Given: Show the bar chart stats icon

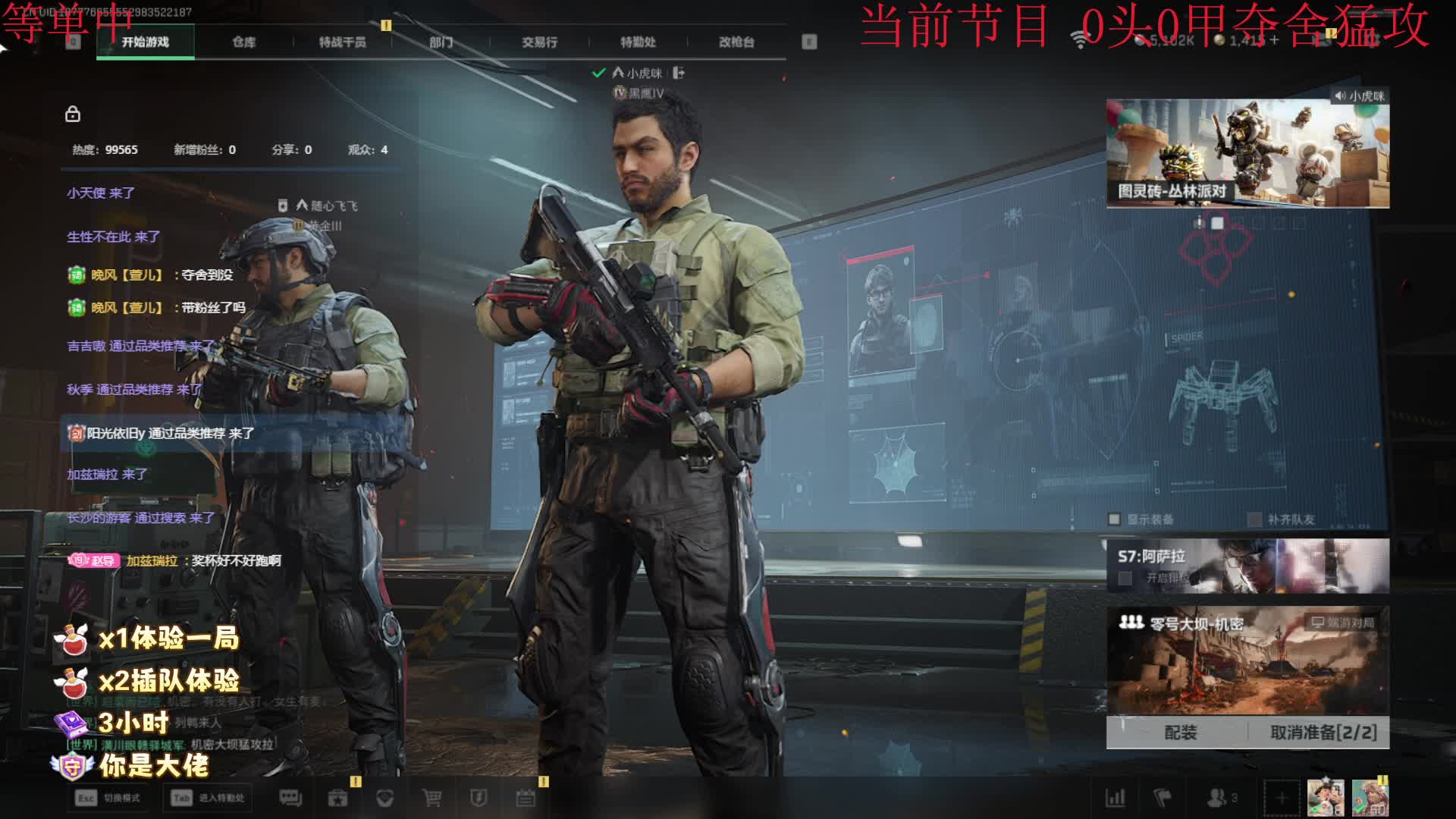Looking at the screenshot, I should click(1116, 798).
